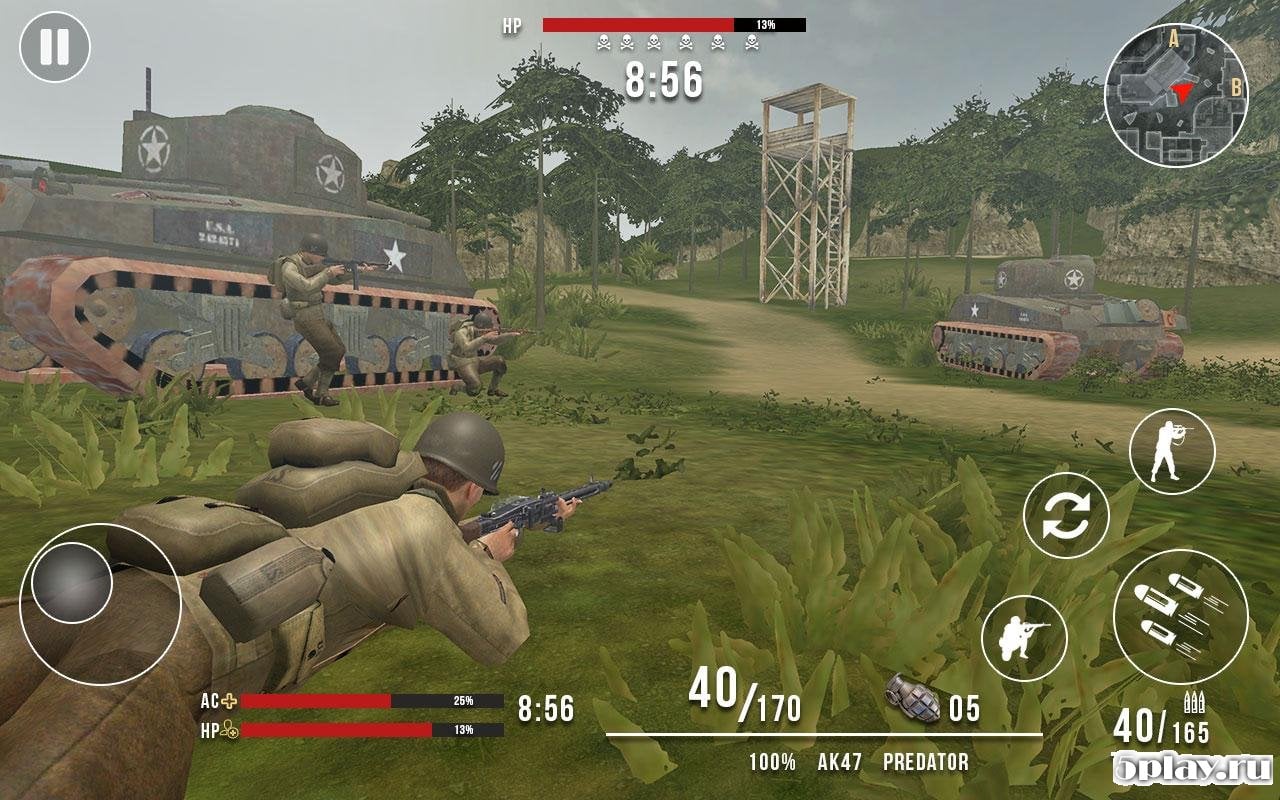Open the circular minimap
This screenshot has height=800, width=1280.
(1176, 95)
